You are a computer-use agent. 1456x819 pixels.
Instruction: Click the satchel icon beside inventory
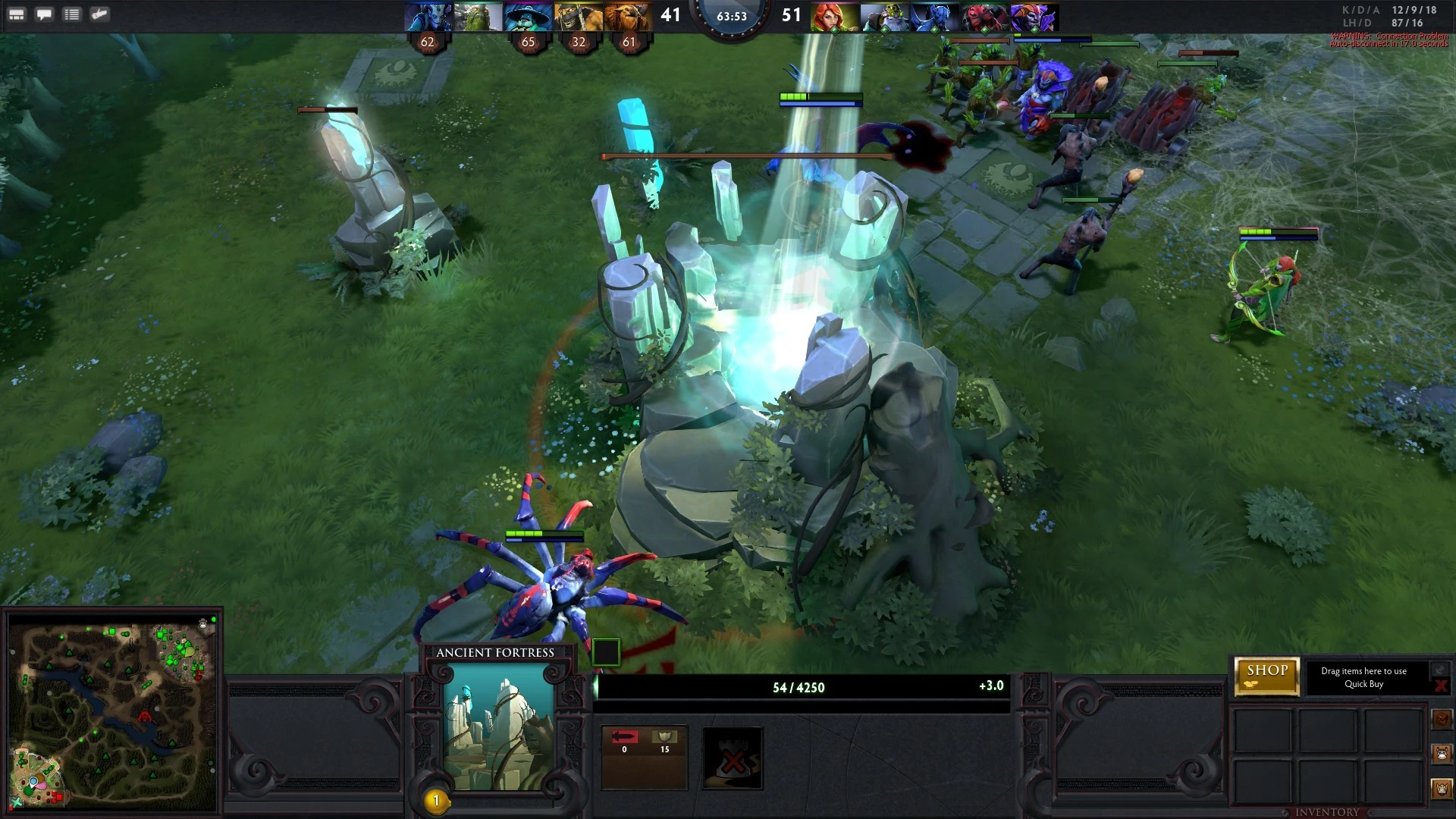[1442, 718]
